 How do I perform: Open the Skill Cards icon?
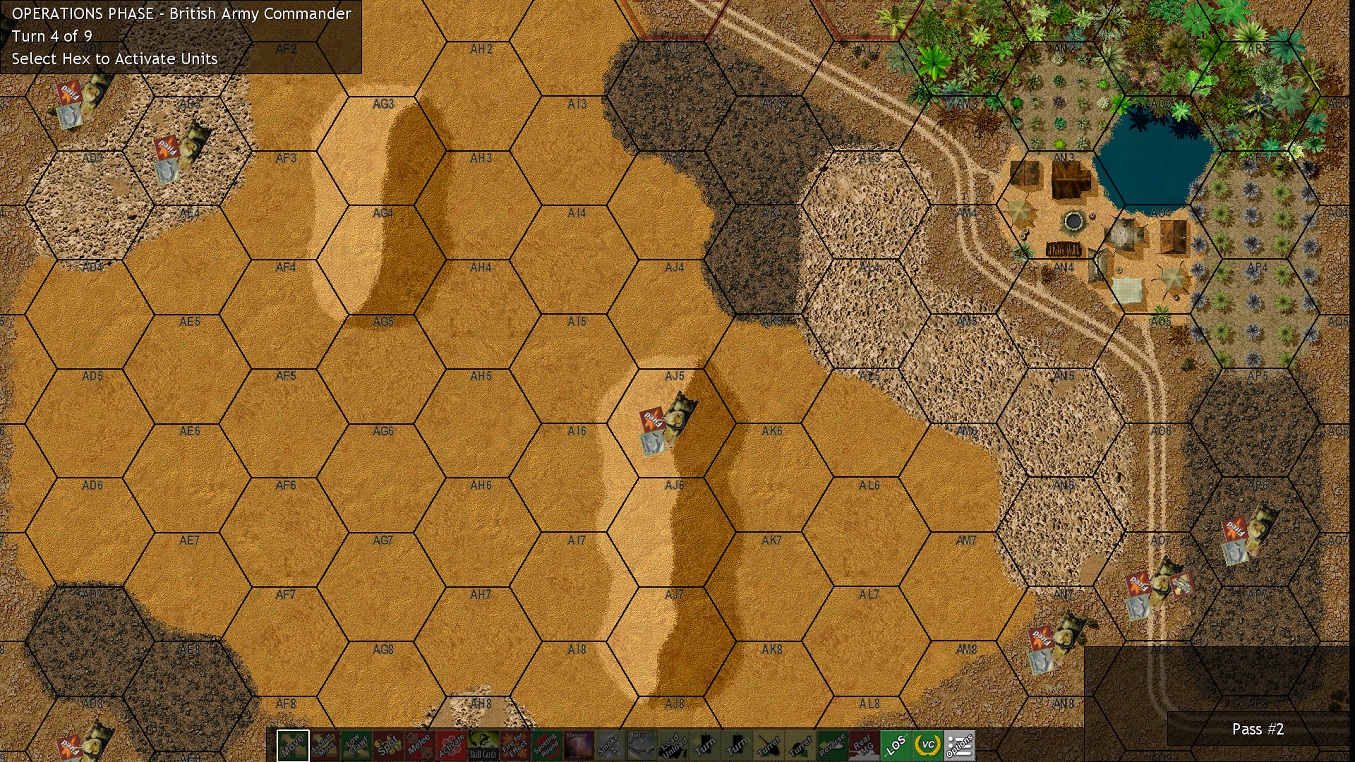pyautogui.click(x=484, y=744)
